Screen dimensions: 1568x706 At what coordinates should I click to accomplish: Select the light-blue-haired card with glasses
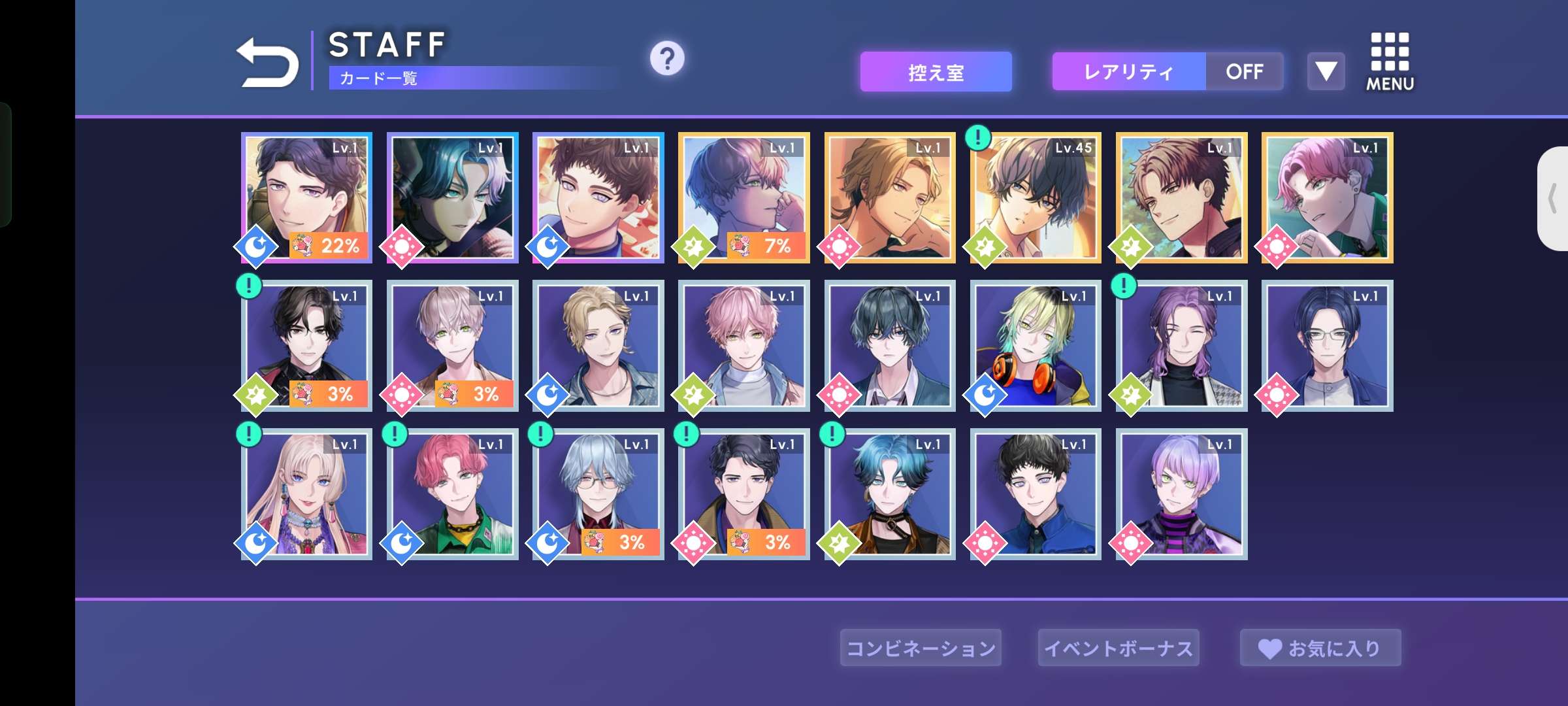tap(598, 494)
